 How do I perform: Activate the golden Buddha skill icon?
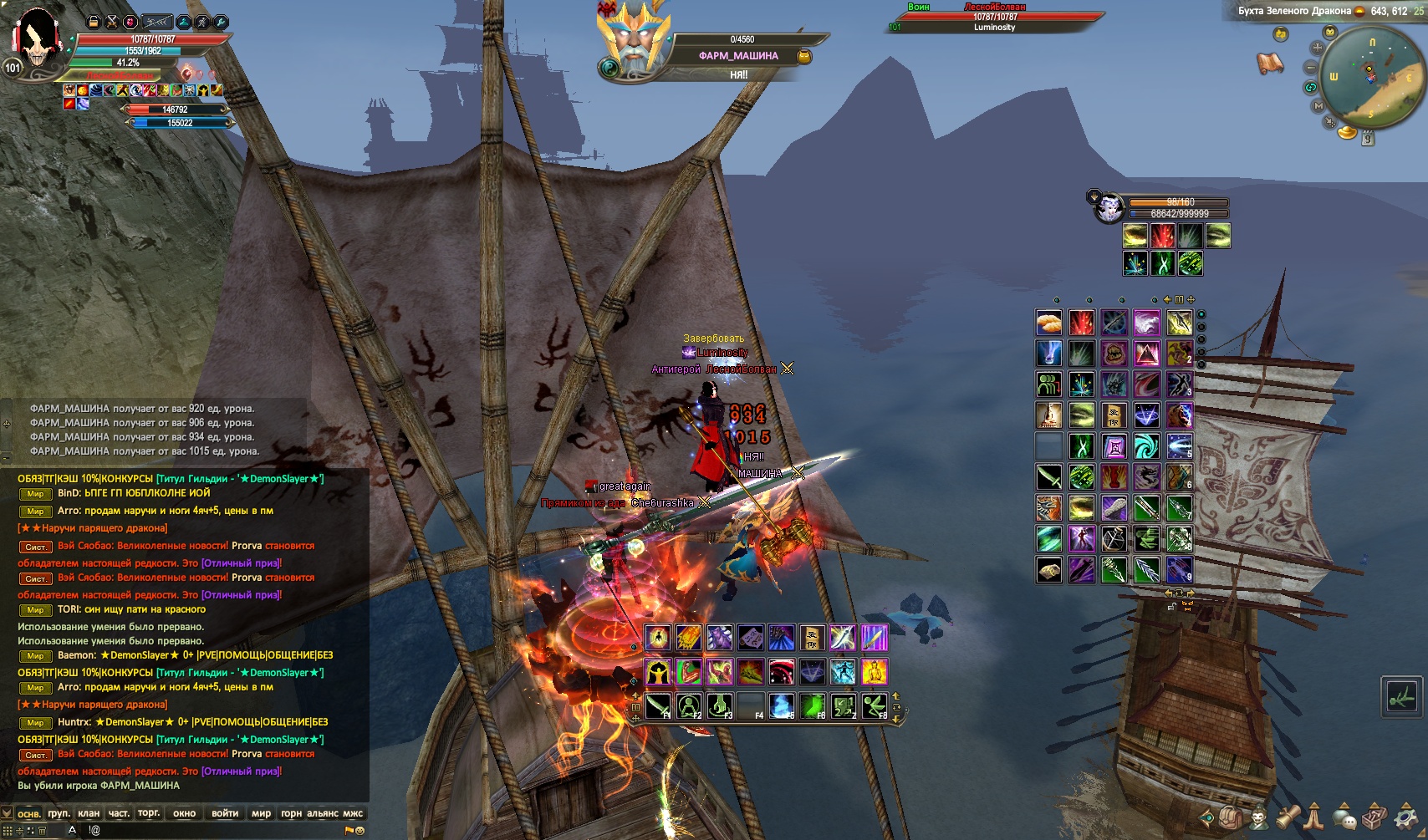[x=875, y=672]
